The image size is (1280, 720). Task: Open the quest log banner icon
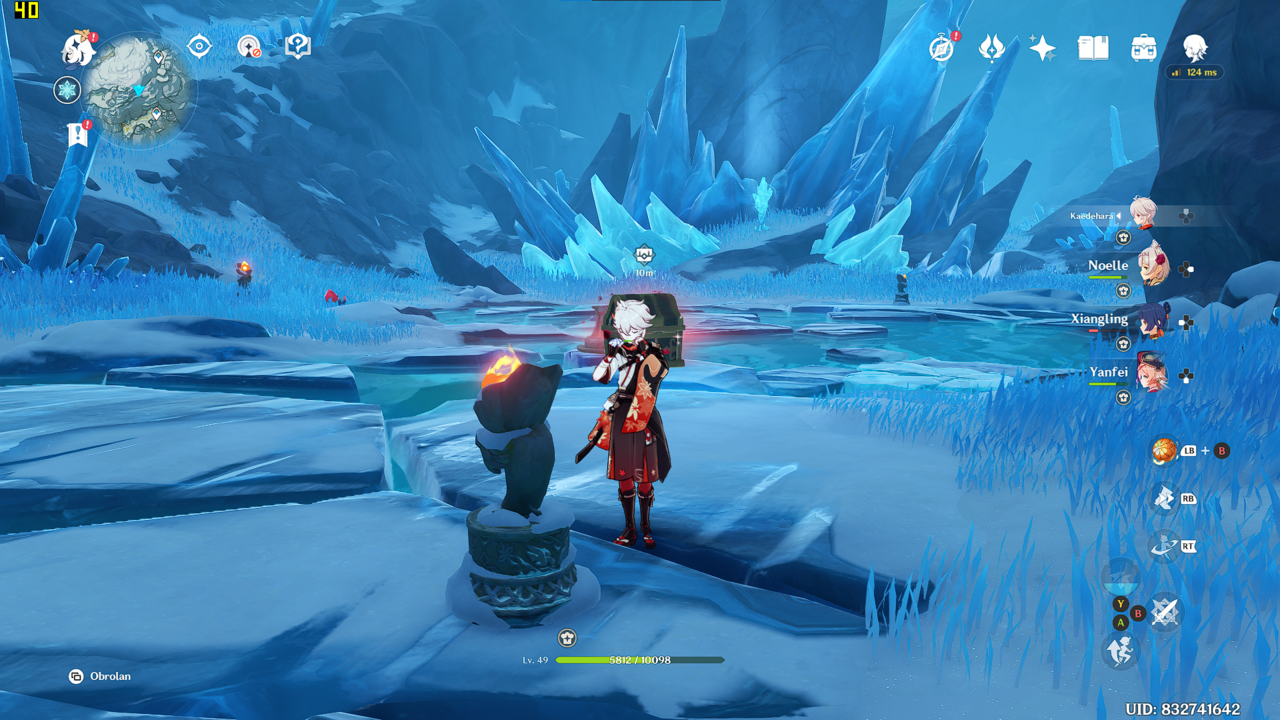(x=78, y=134)
